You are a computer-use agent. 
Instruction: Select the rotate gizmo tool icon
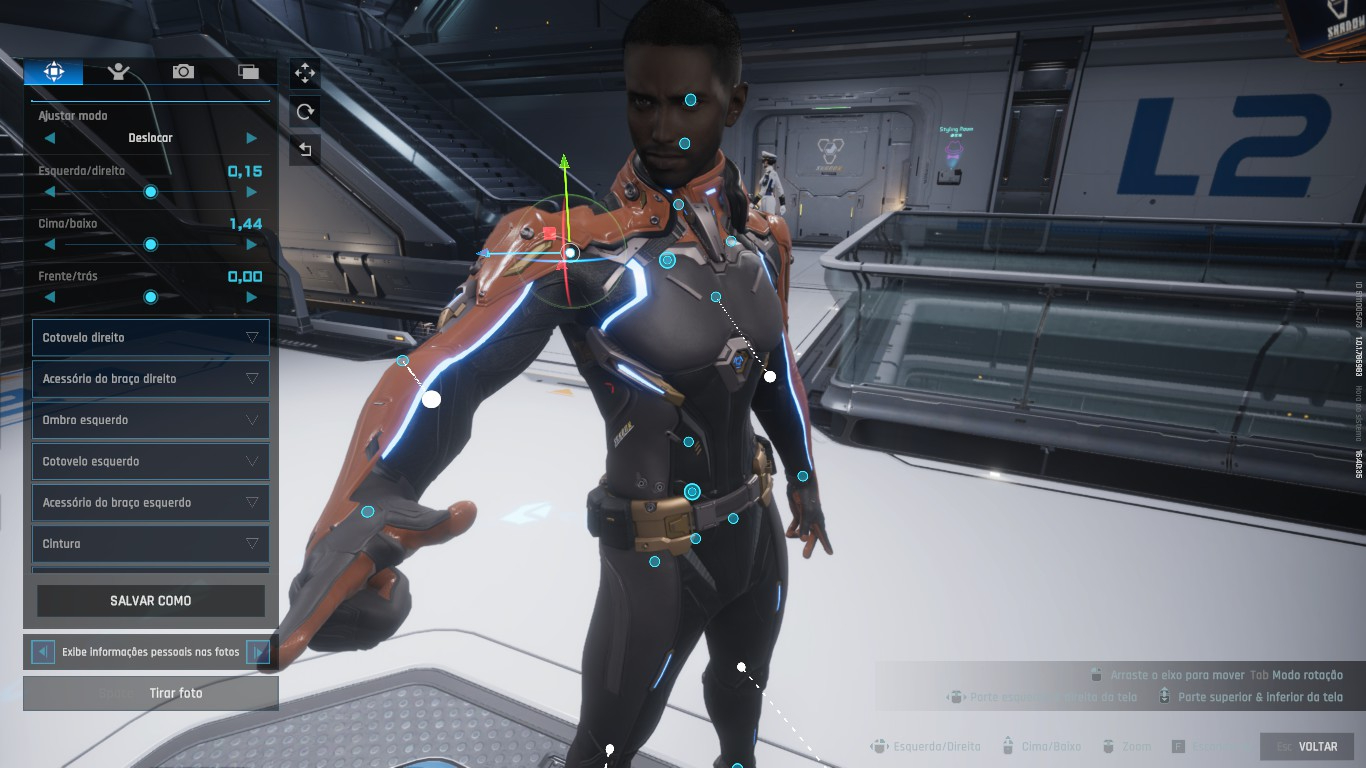pyautogui.click(x=305, y=112)
